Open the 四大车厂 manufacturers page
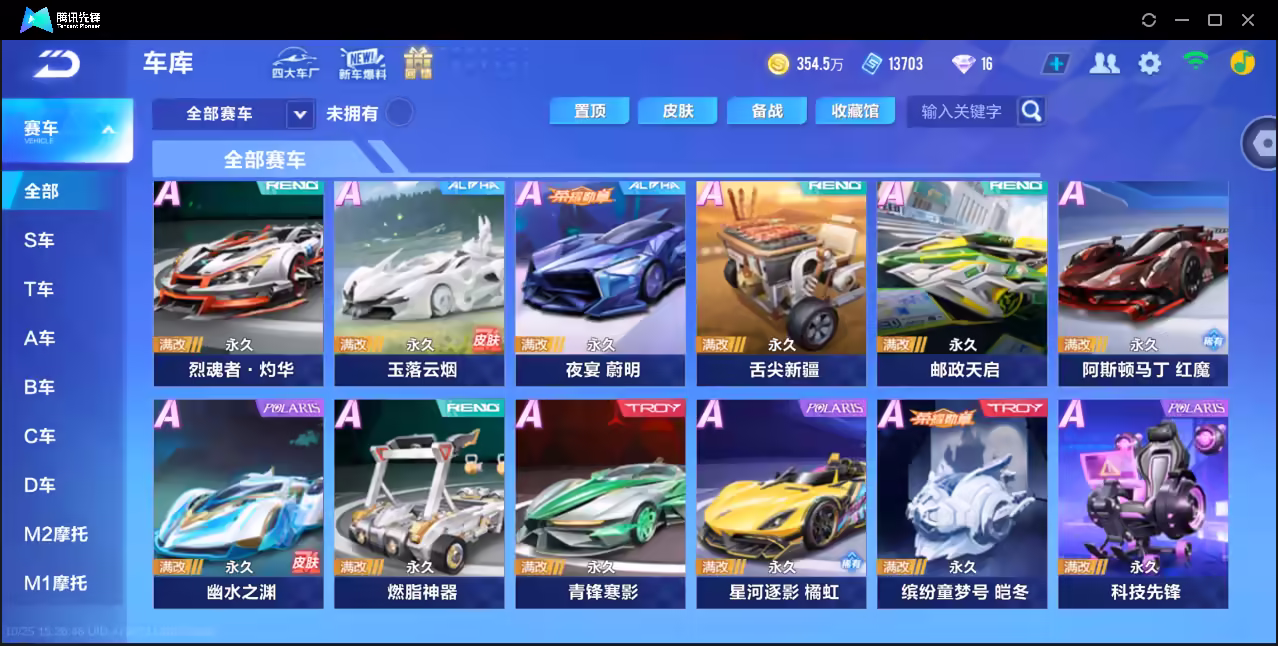 point(295,63)
